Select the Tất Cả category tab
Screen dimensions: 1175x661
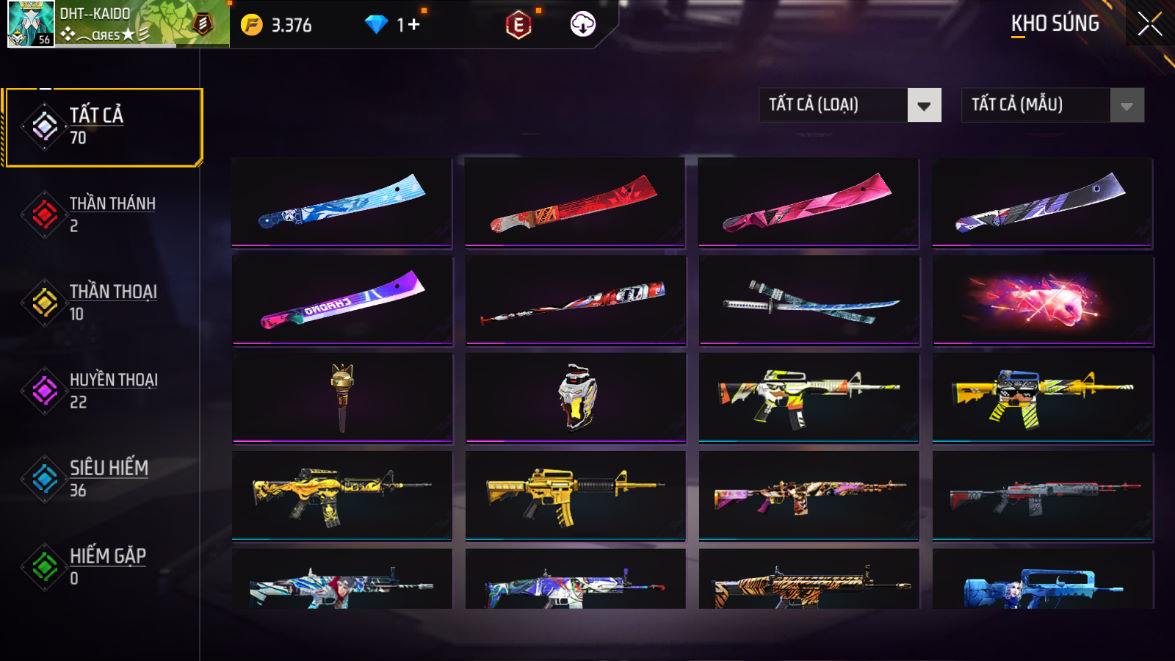click(104, 126)
